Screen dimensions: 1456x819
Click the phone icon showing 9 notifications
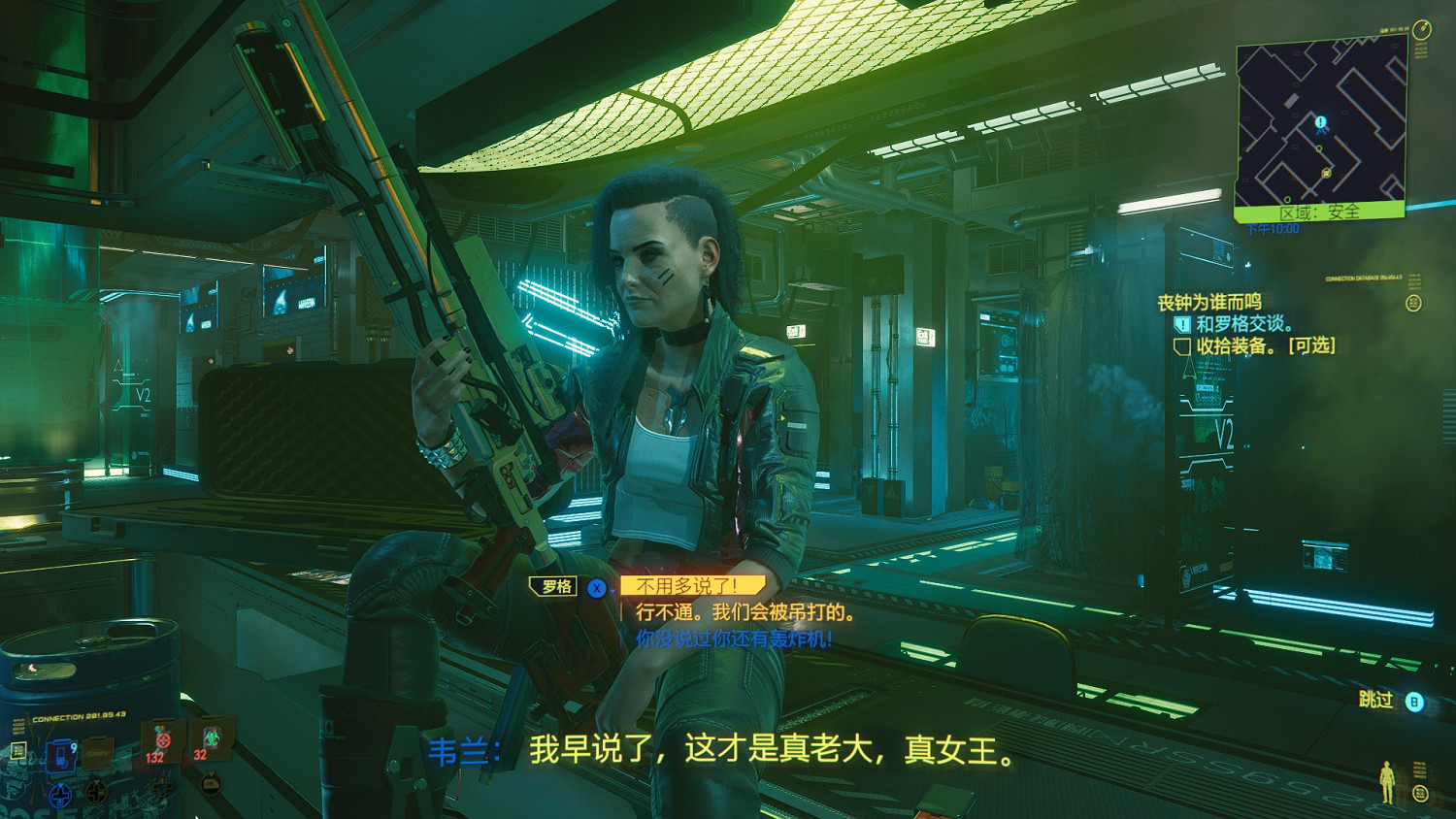pyautogui.click(x=59, y=755)
